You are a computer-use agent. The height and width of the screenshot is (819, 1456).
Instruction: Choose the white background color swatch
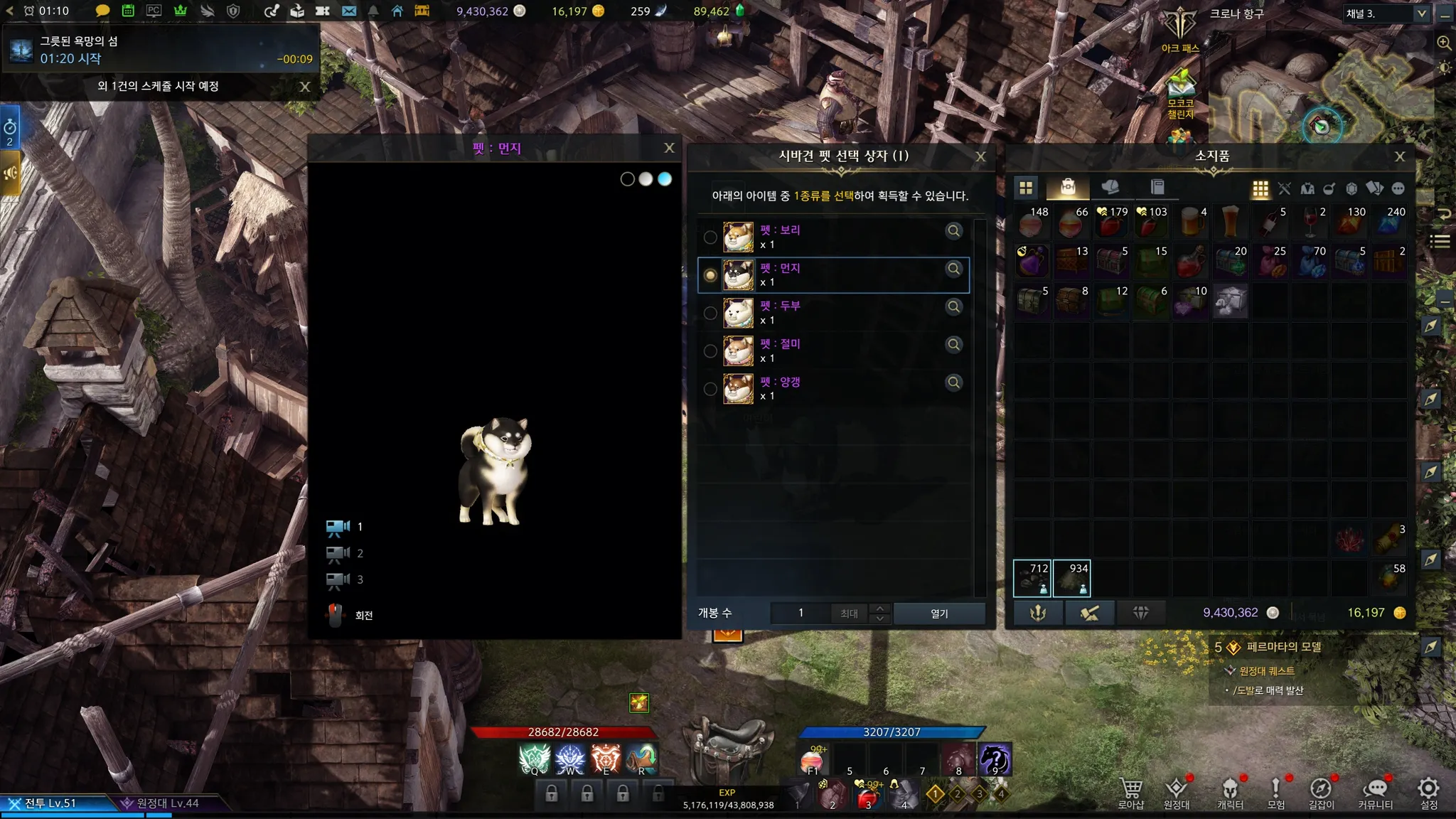(x=646, y=179)
